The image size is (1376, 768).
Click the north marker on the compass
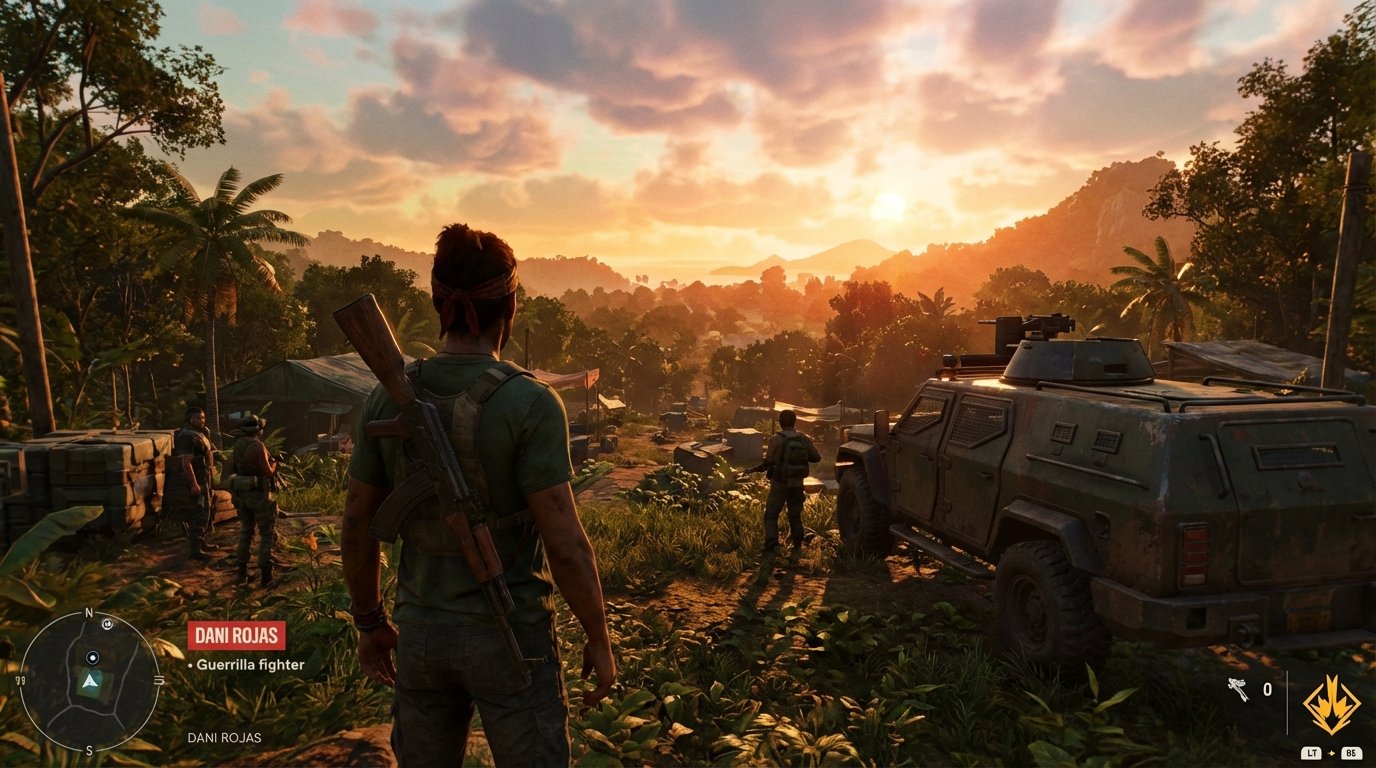[x=88, y=612]
